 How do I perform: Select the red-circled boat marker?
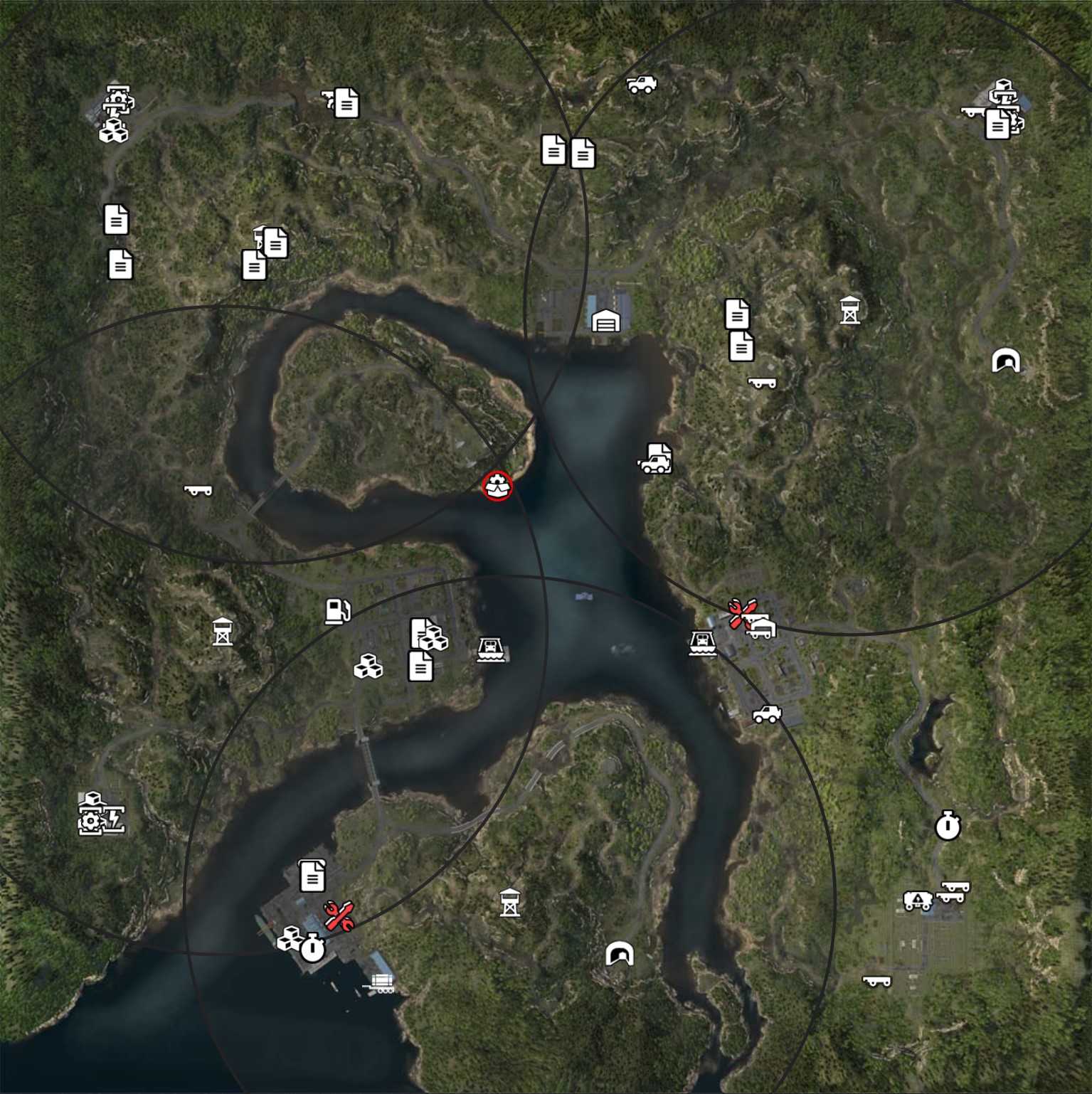(497, 486)
